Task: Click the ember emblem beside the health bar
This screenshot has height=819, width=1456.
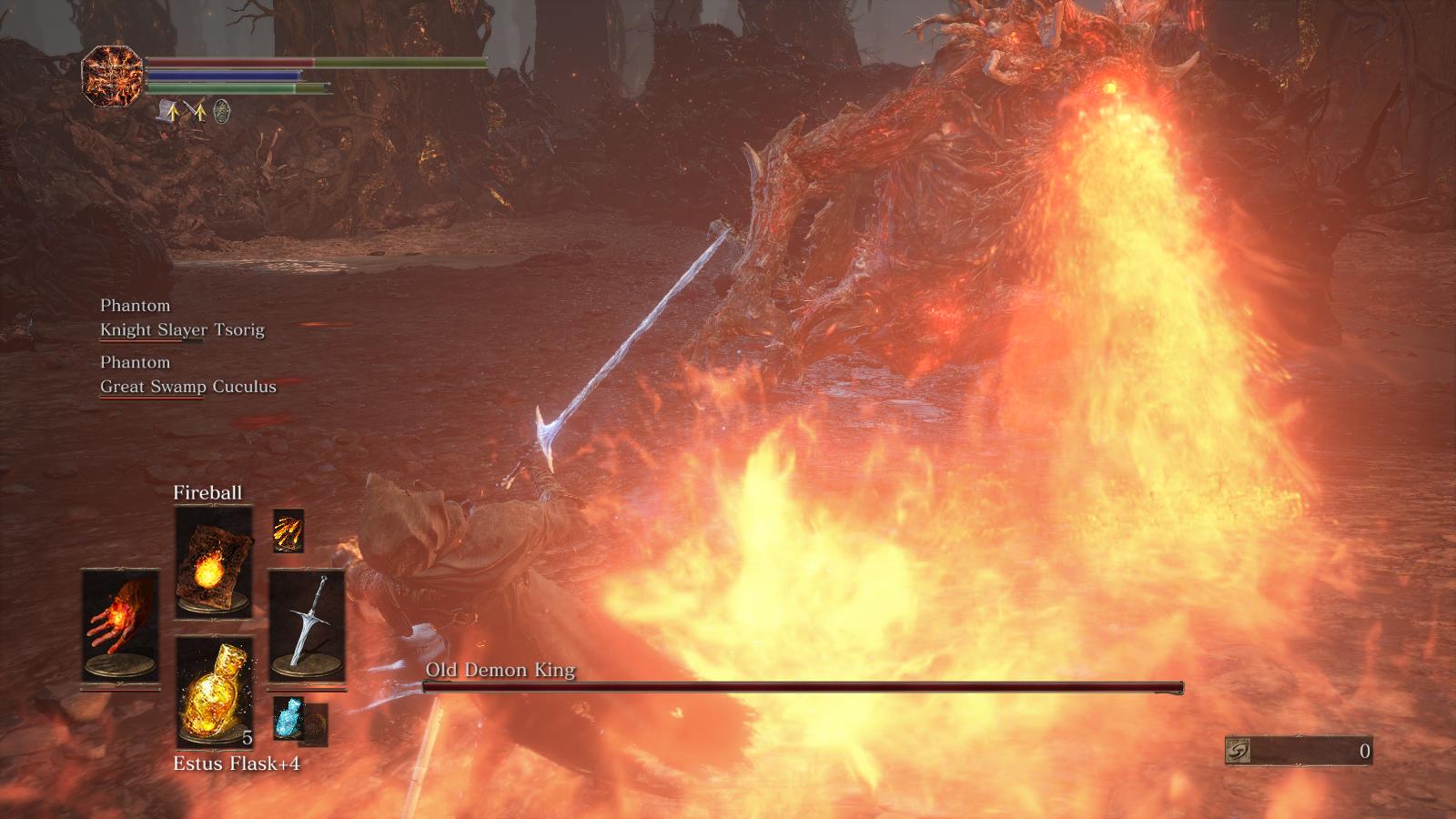Action: 113,76
